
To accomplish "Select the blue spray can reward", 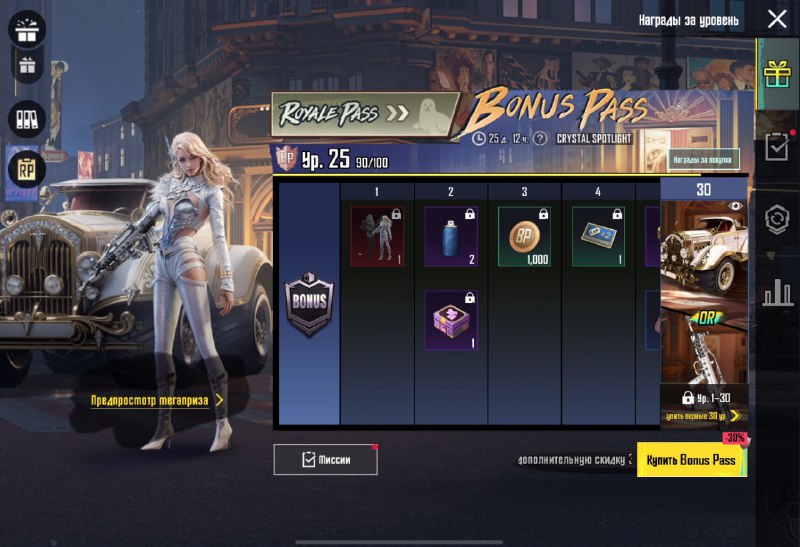I will click(451, 236).
